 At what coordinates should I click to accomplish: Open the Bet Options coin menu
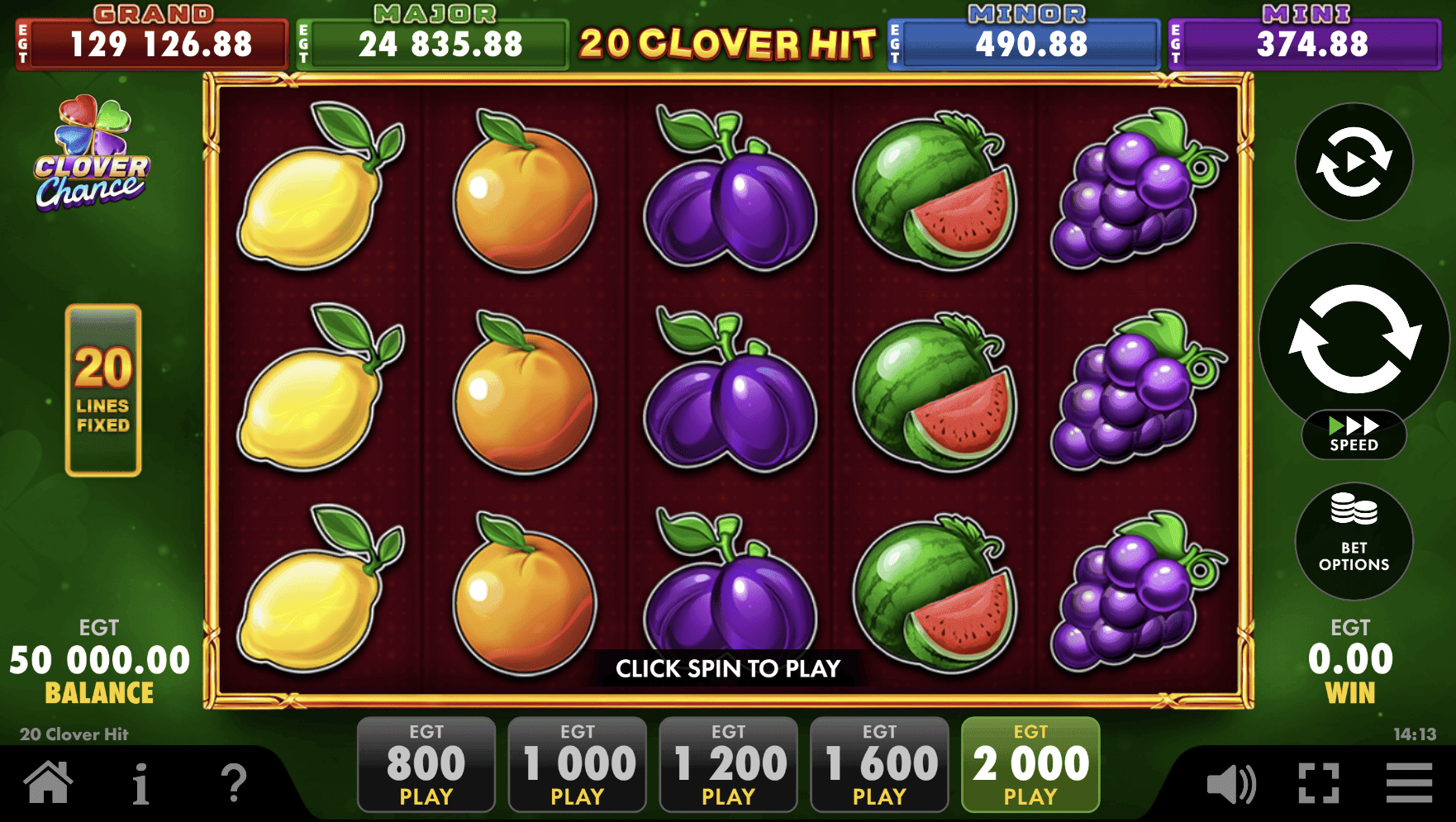[1354, 541]
